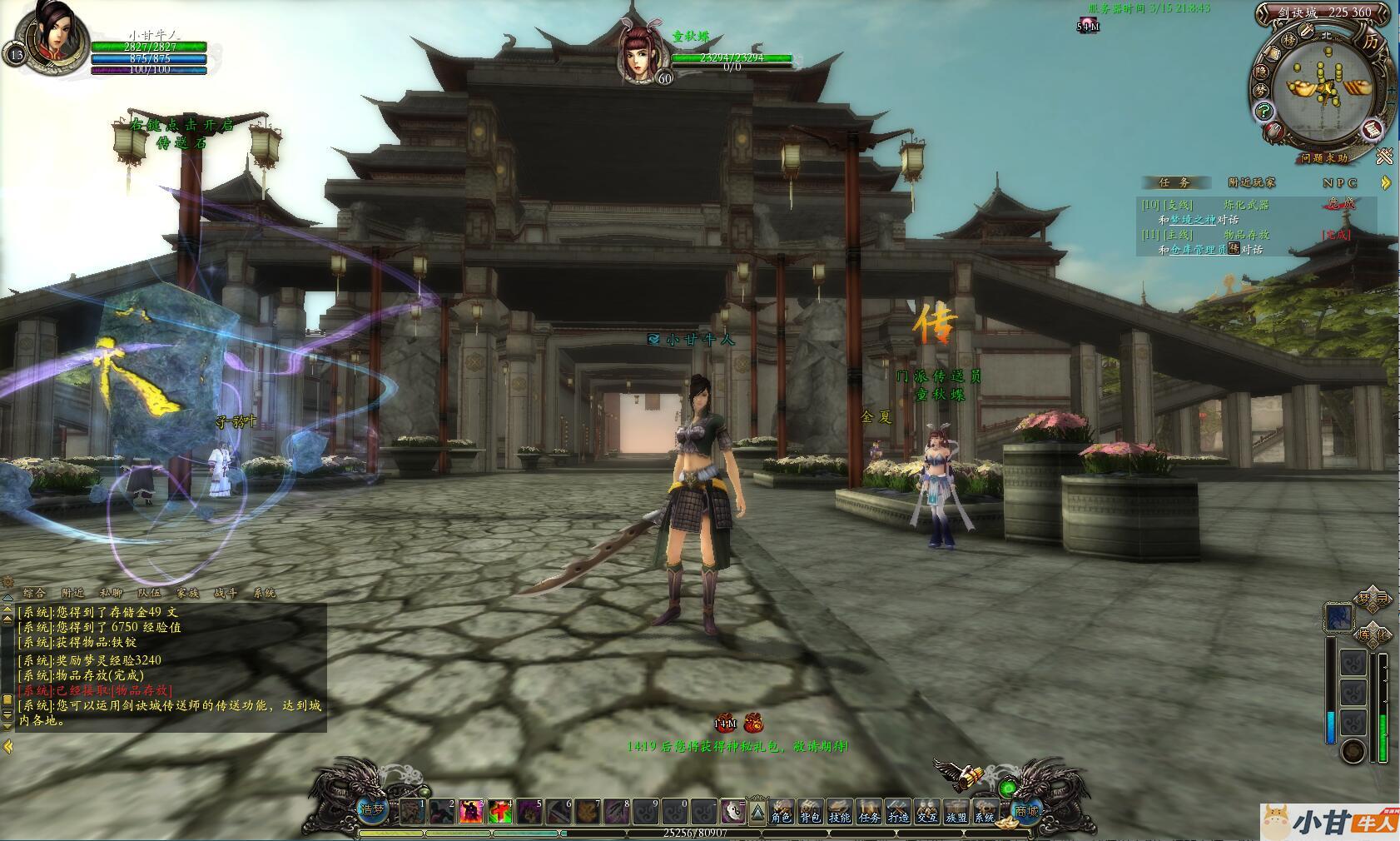Open the 族盟 clan alliance menu
1400x841 pixels.
click(956, 810)
